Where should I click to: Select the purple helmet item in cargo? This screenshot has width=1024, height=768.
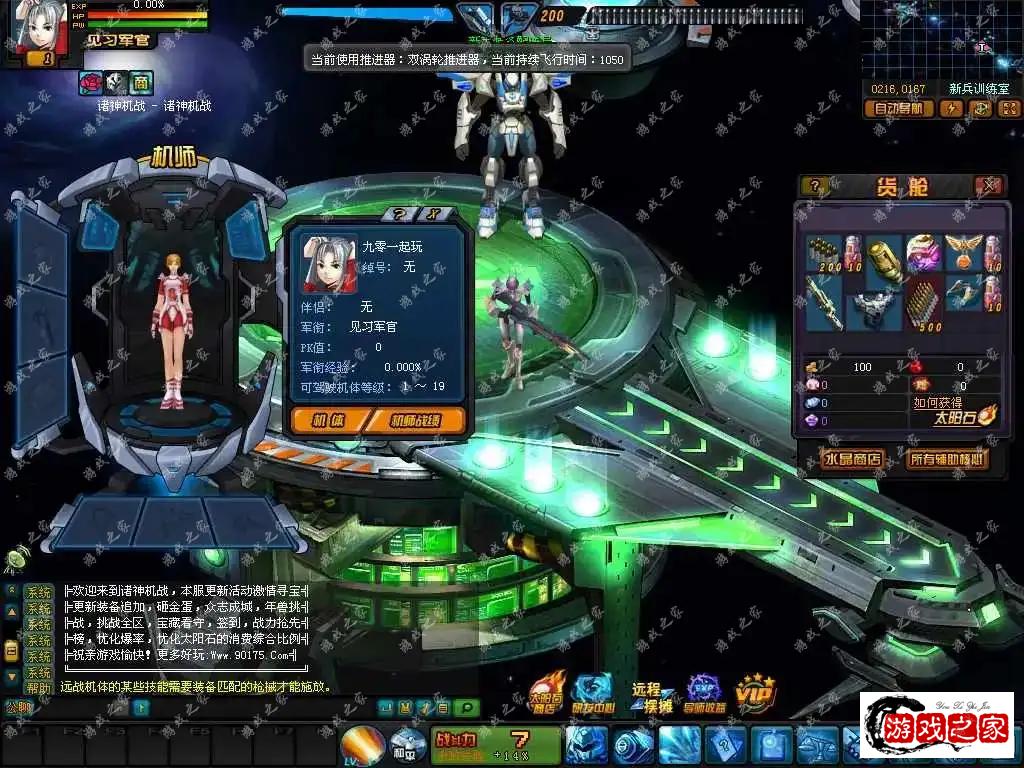pos(921,252)
